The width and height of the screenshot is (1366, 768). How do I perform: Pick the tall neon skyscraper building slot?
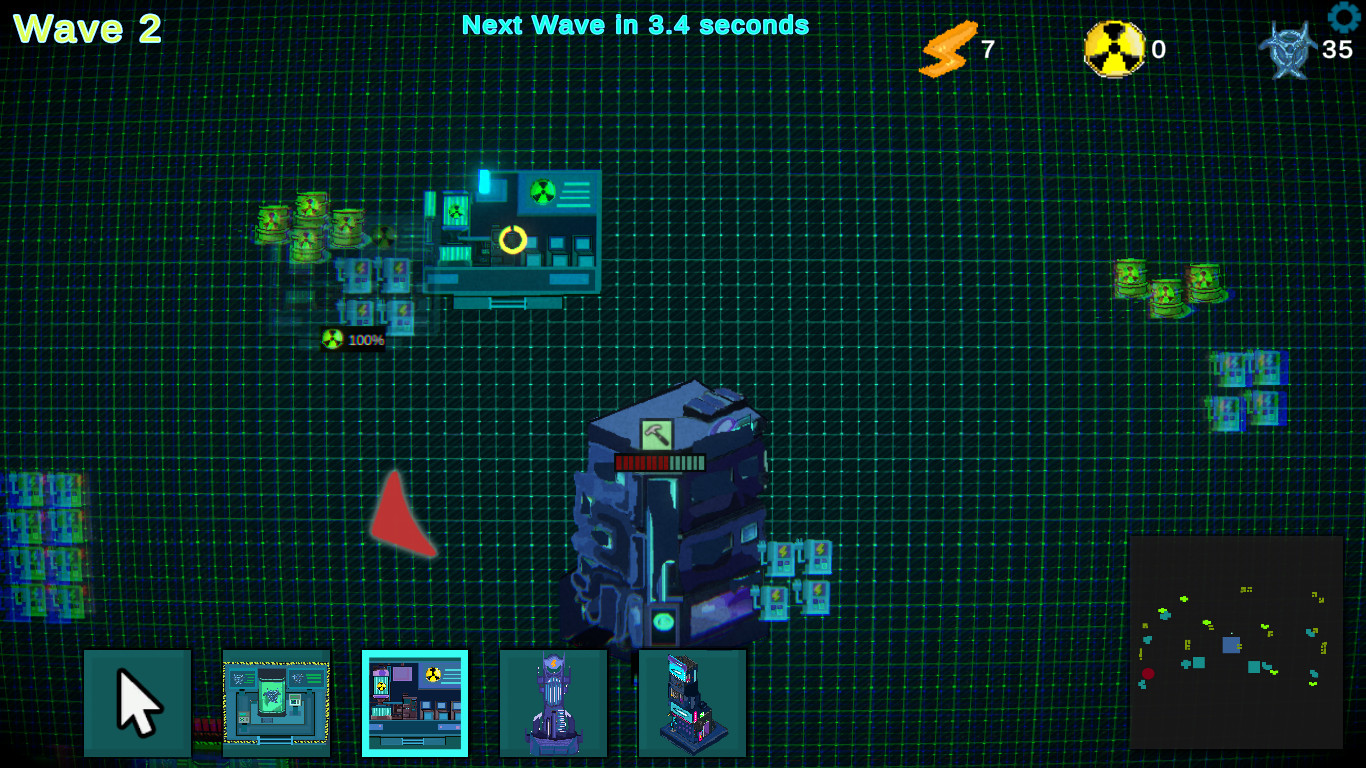click(692, 702)
